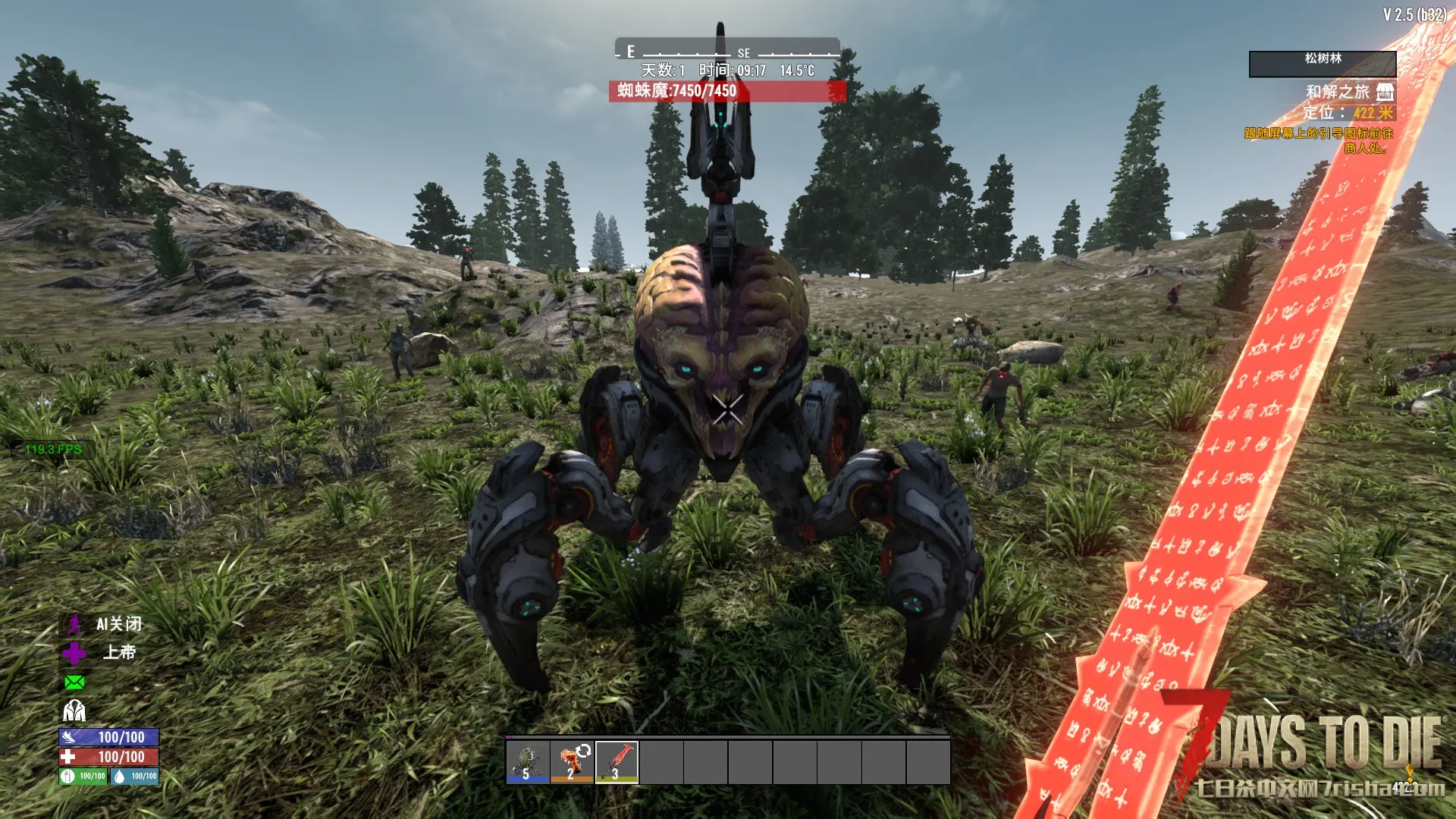Click the purple cross 上帝 buff icon
The width and height of the screenshot is (1456, 819).
tap(74, 653)
